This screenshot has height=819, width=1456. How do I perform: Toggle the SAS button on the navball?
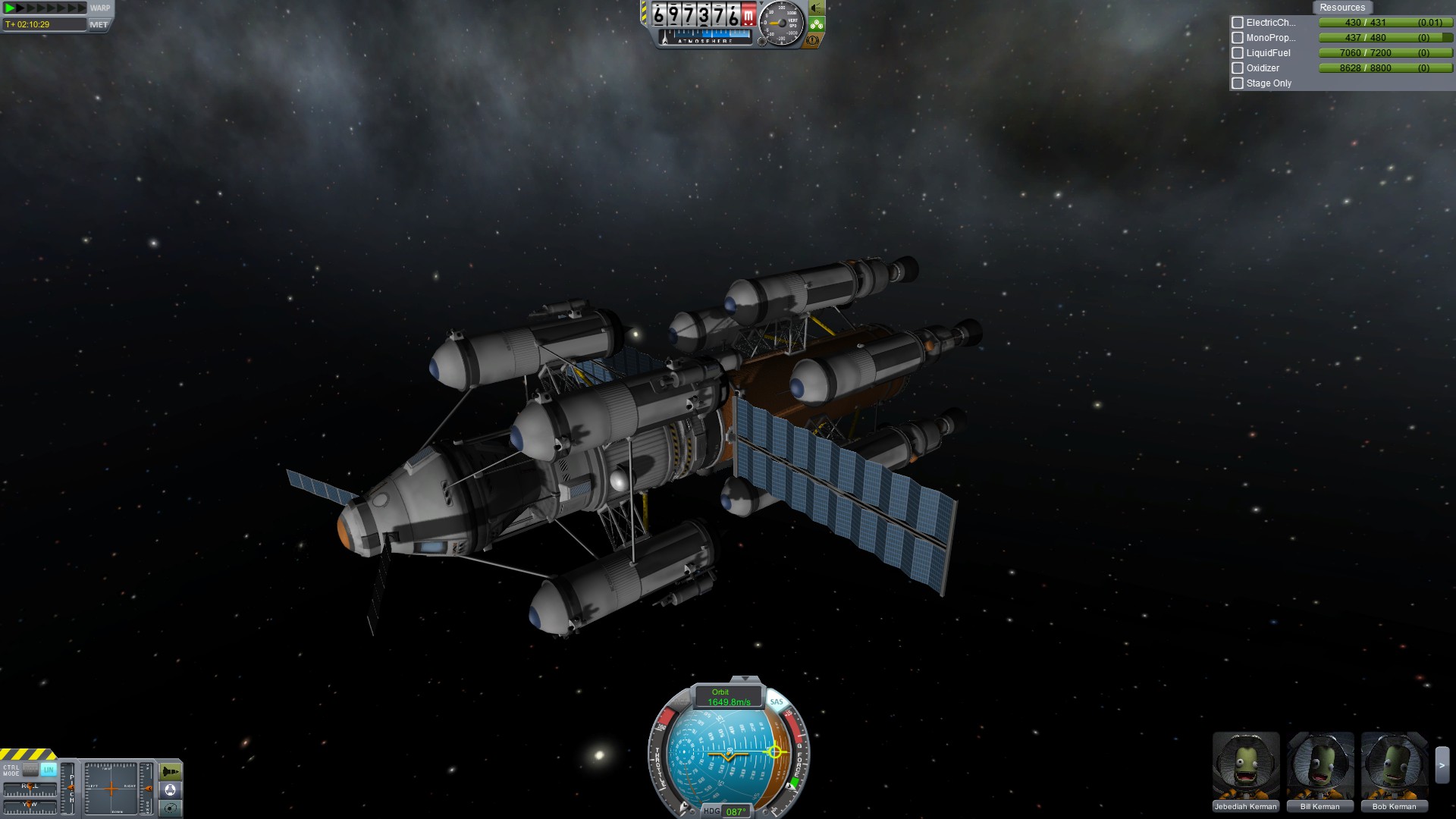point(777,702)
